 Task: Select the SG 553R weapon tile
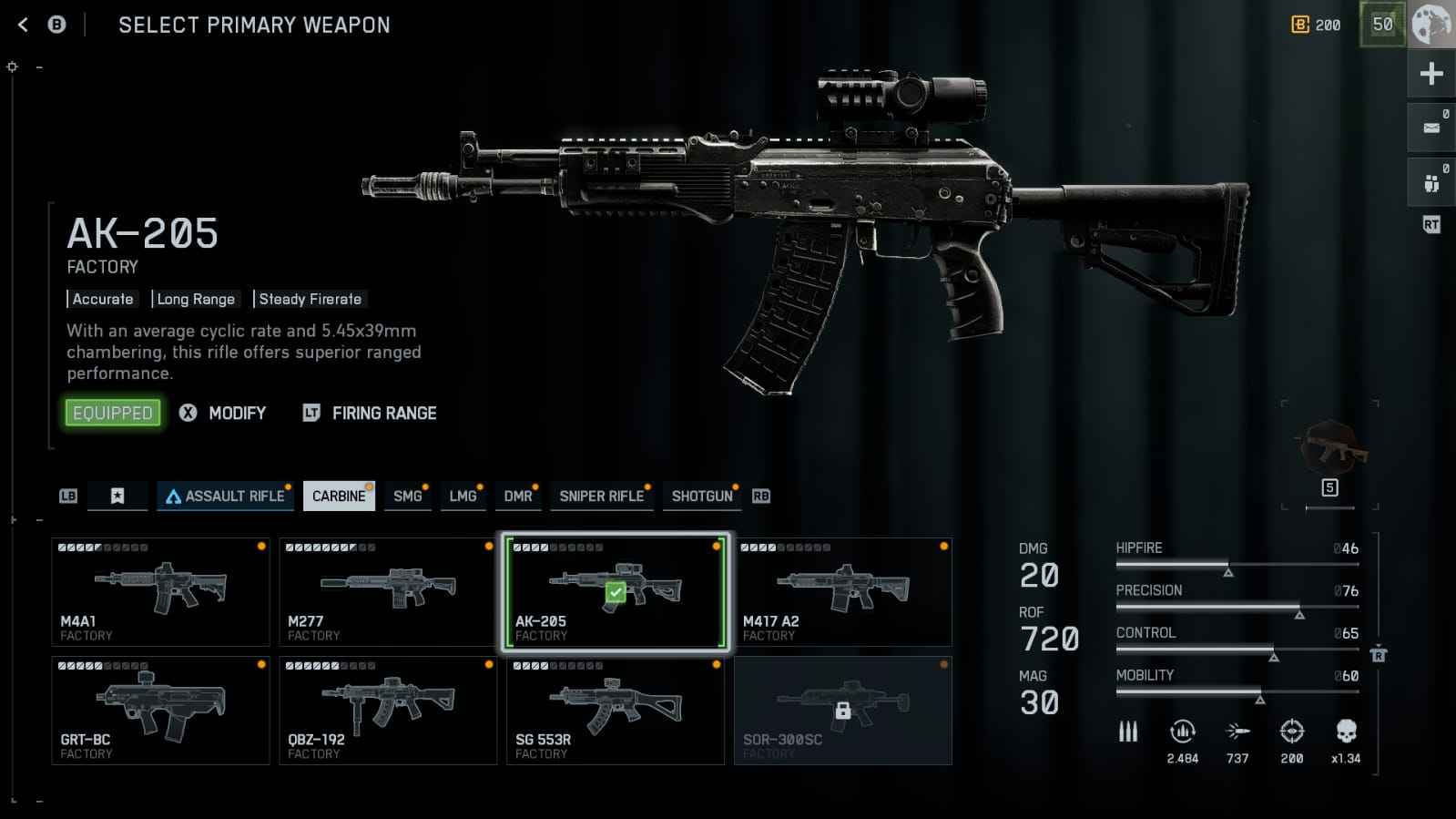[616, 711]
